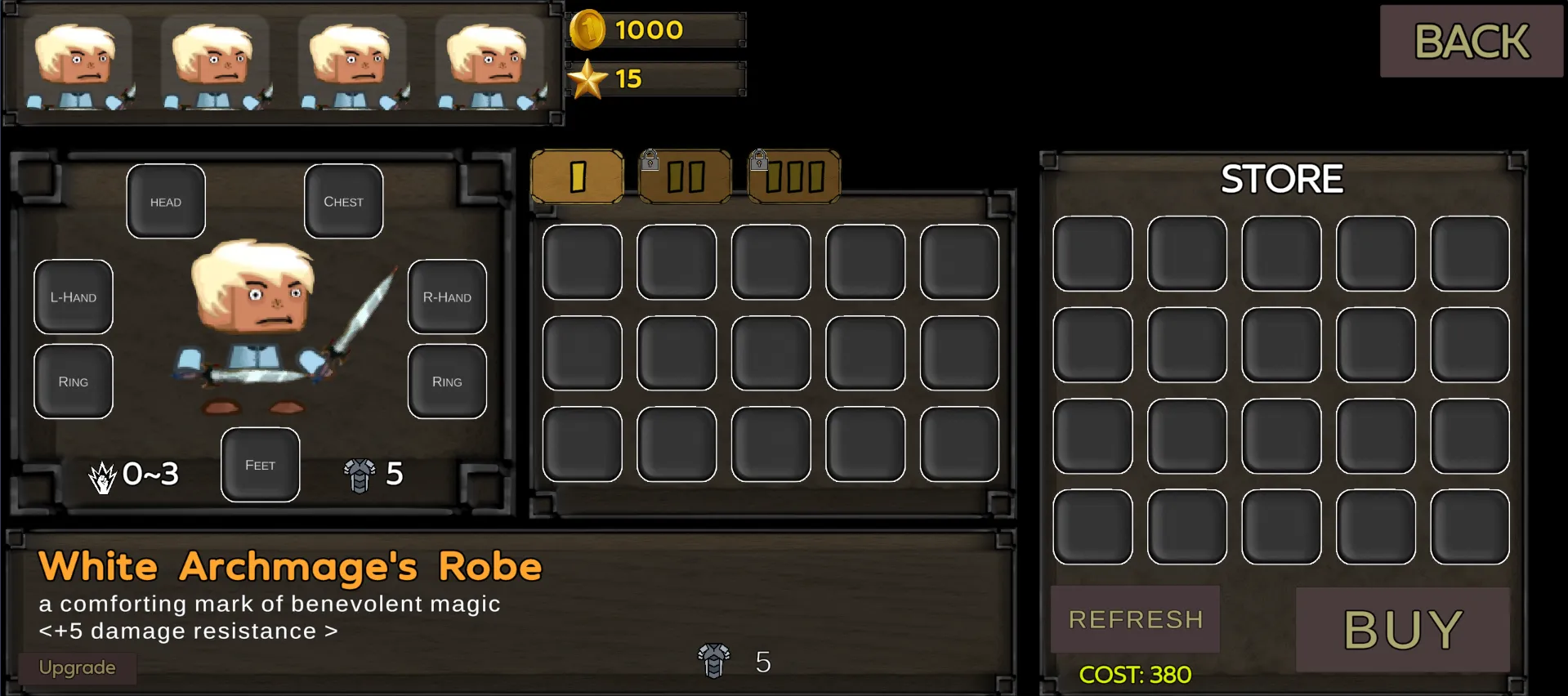Select the R-HAND equipment slot
Screen dimensions: 1568x696
tap(446, 297)
